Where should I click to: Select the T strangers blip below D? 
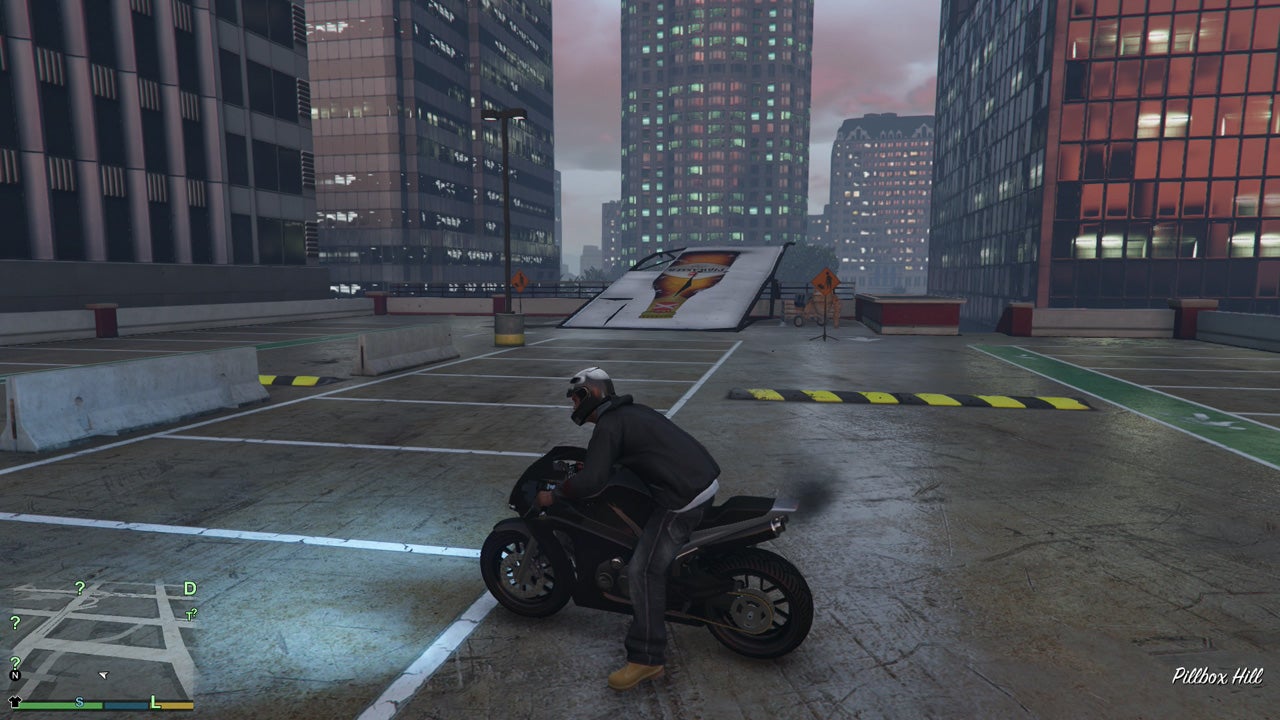[188, 614]
